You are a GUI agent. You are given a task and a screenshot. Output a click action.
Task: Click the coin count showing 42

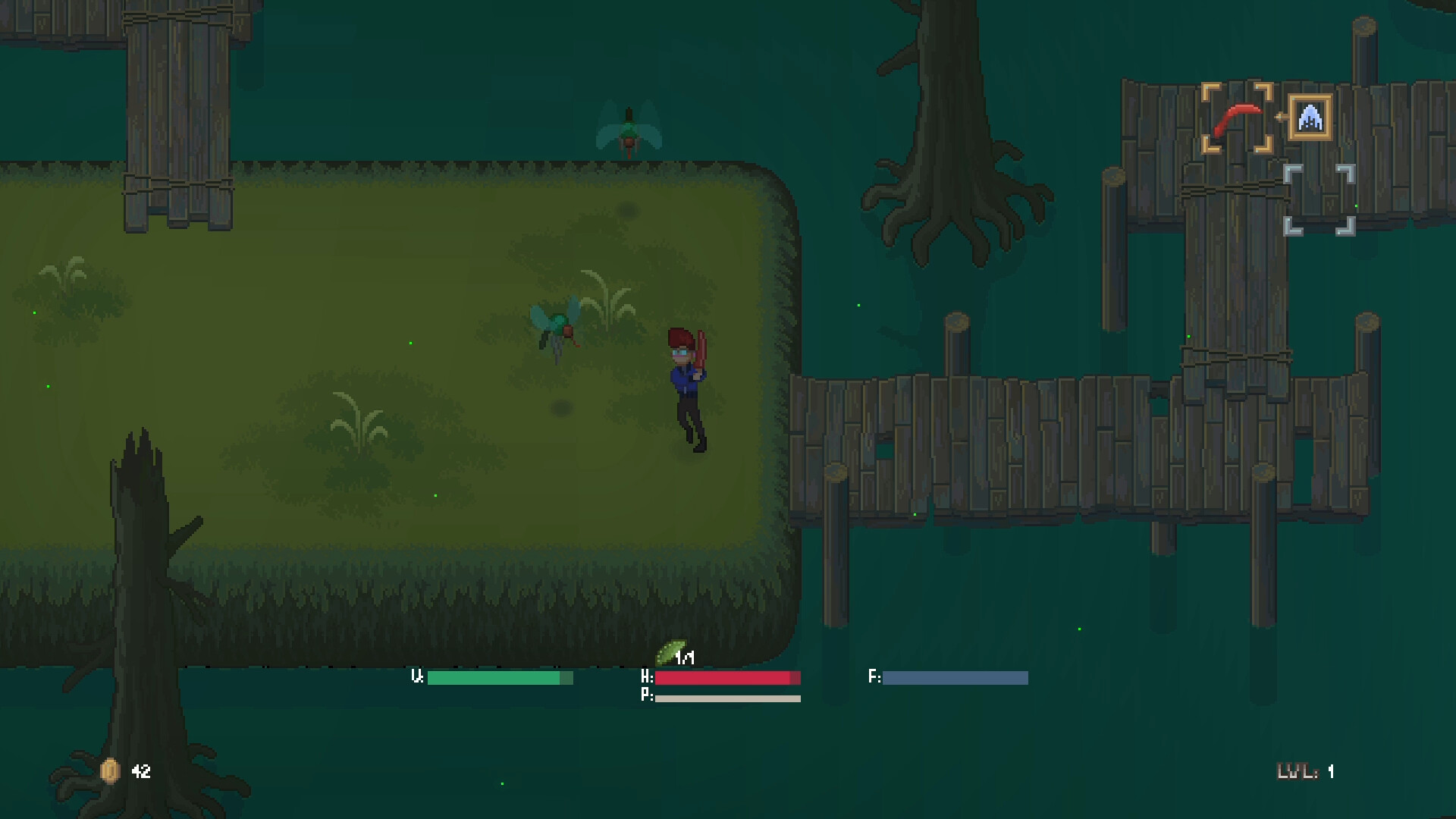(x=140, y=772)
